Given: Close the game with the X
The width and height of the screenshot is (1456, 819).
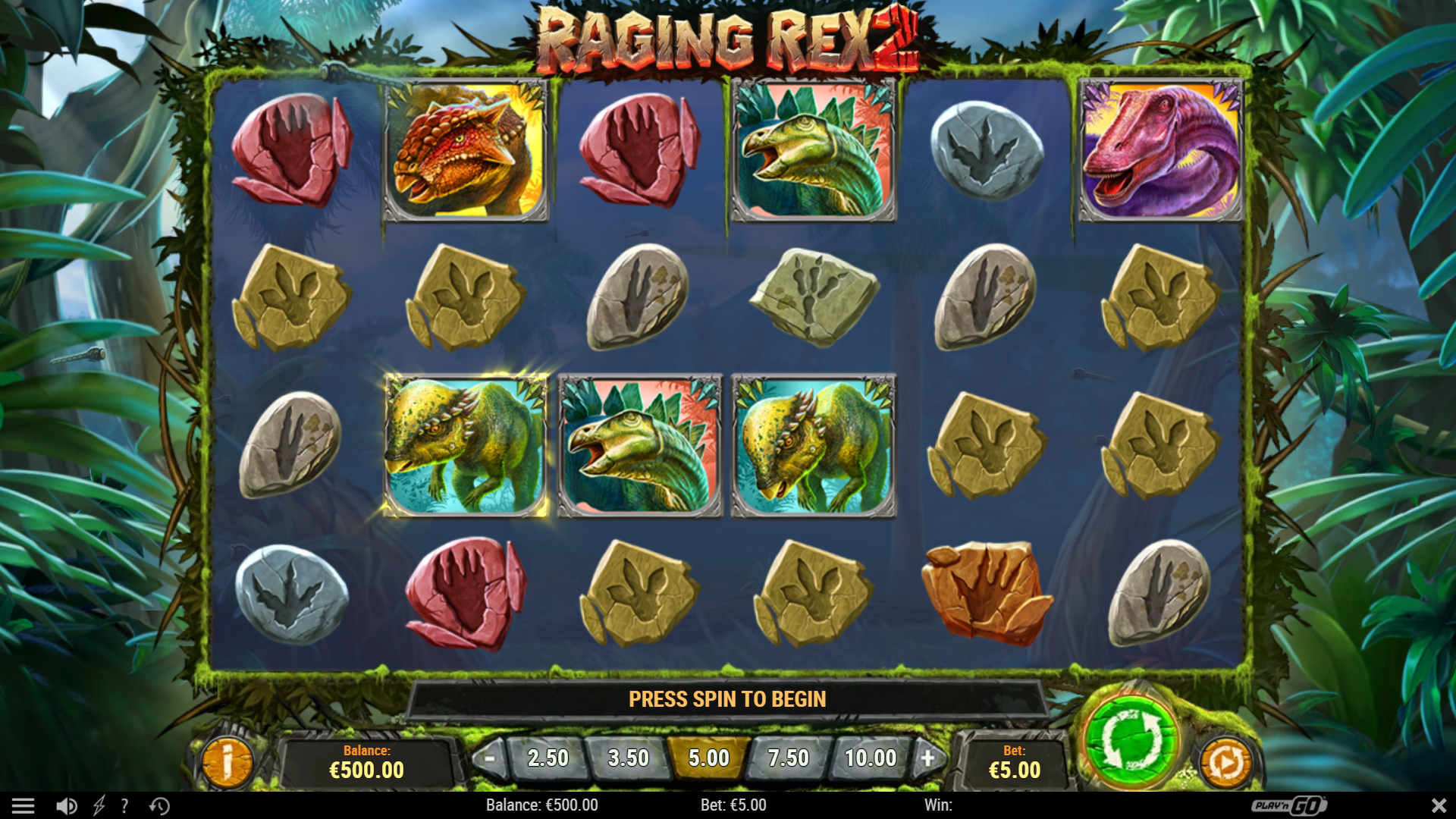Looking at the screenshot, I should coord(1438,805).
